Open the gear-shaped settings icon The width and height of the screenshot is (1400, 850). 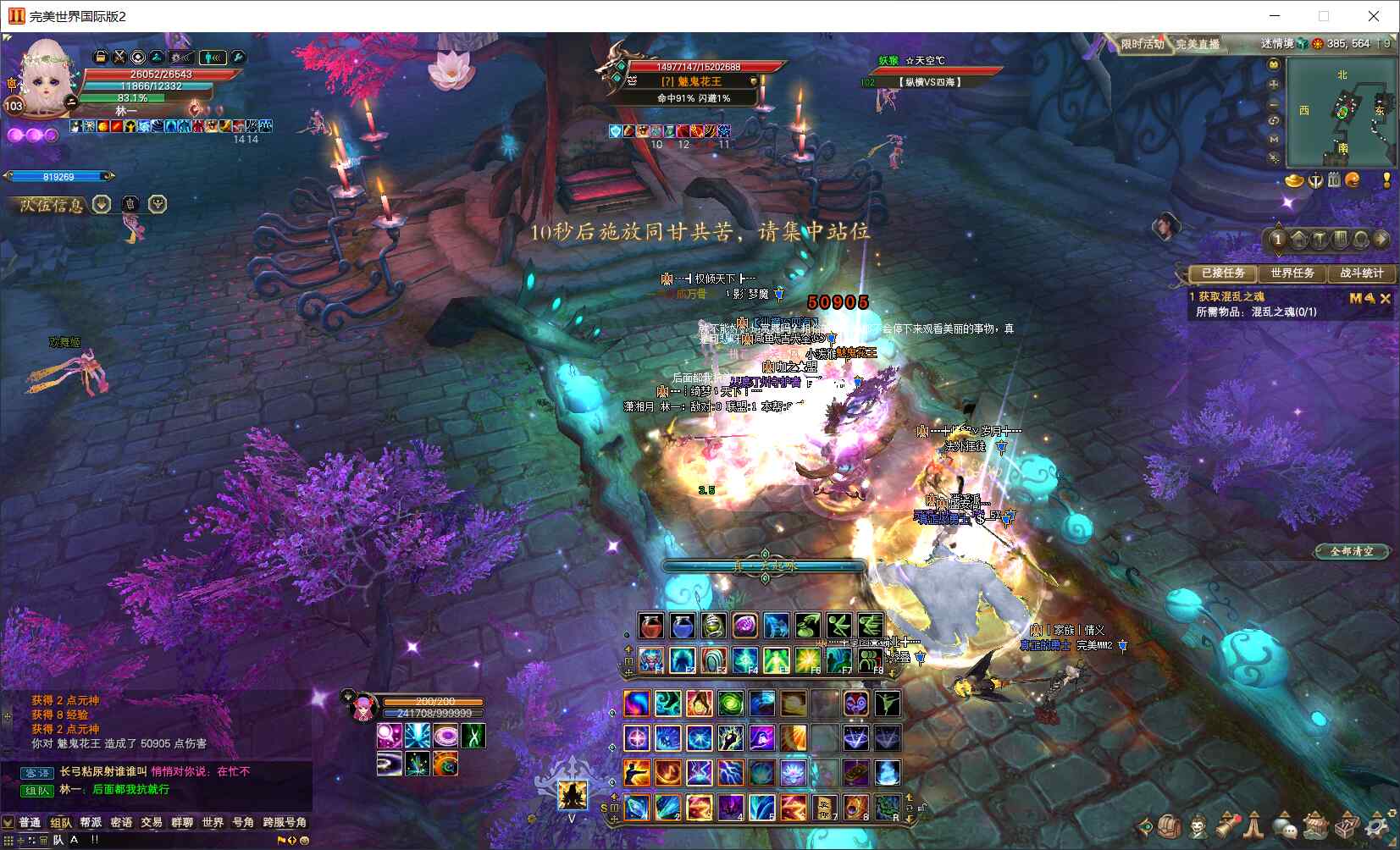pos(1375,827)
